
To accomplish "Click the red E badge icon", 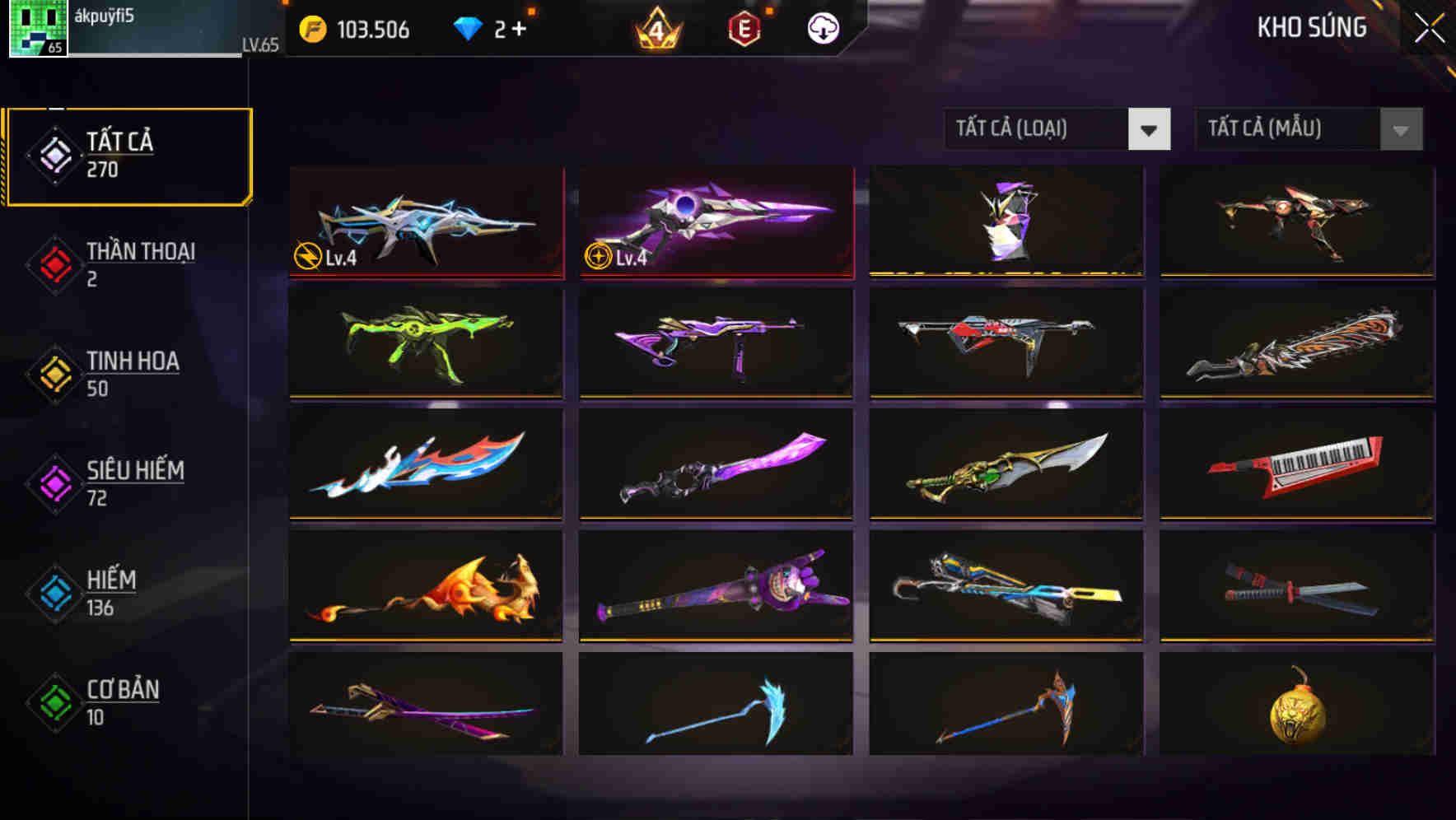I will point(744,28).
